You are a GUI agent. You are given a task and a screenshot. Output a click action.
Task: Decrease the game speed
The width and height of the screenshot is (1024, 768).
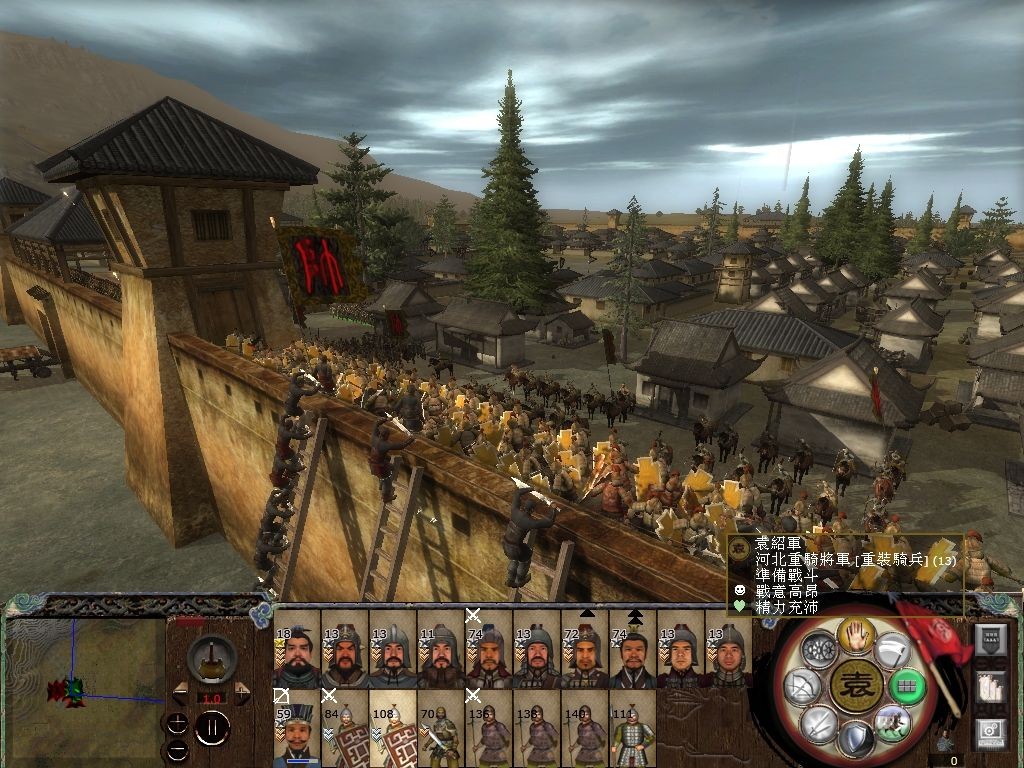(x=180, y=692)
